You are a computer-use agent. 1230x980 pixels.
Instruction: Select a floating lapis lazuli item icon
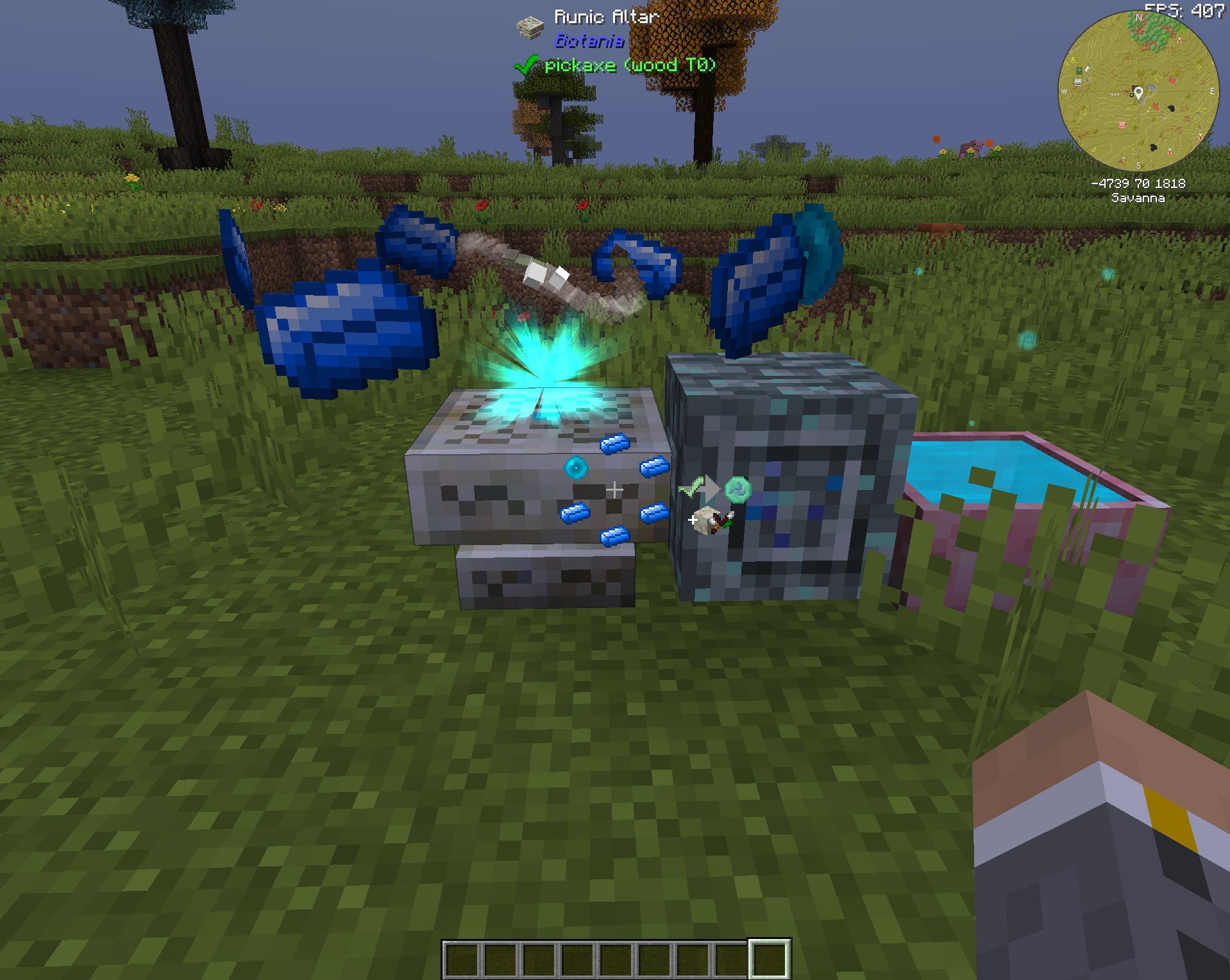(x=340, y=321)
